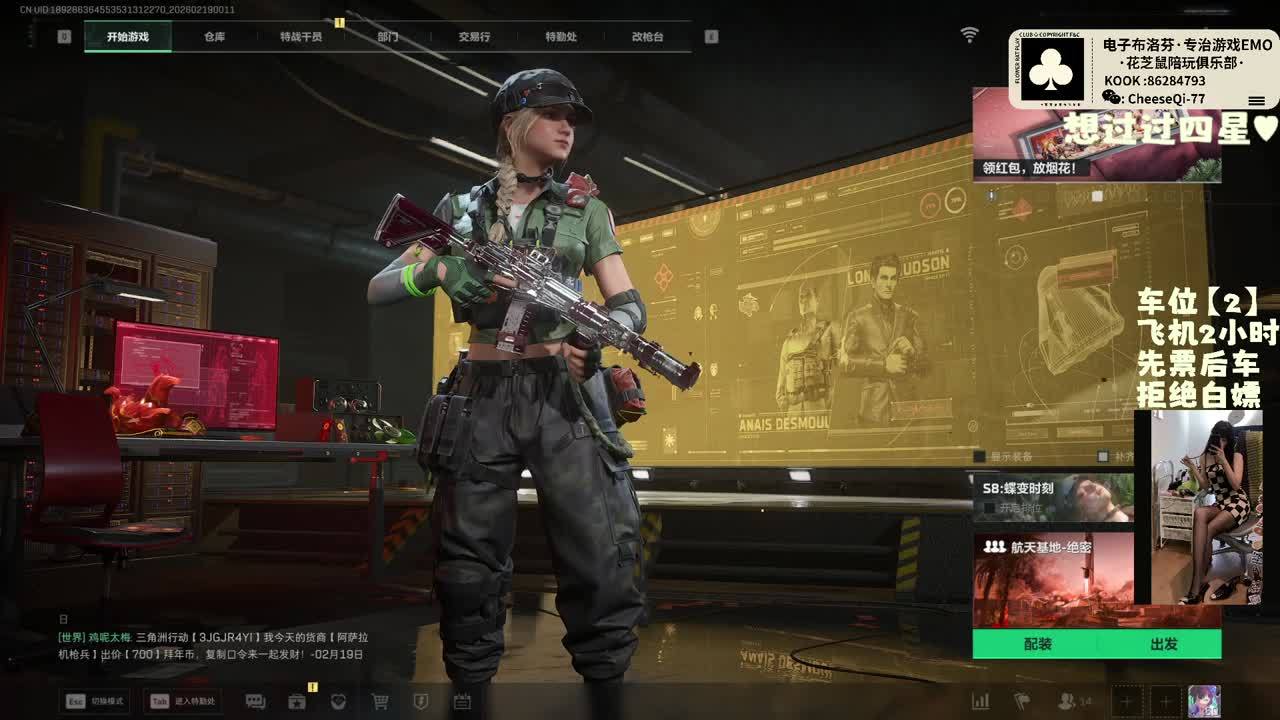1280x720 pixels.
Task: Go to the 交易行 trading tab
Action: (474, 37)
